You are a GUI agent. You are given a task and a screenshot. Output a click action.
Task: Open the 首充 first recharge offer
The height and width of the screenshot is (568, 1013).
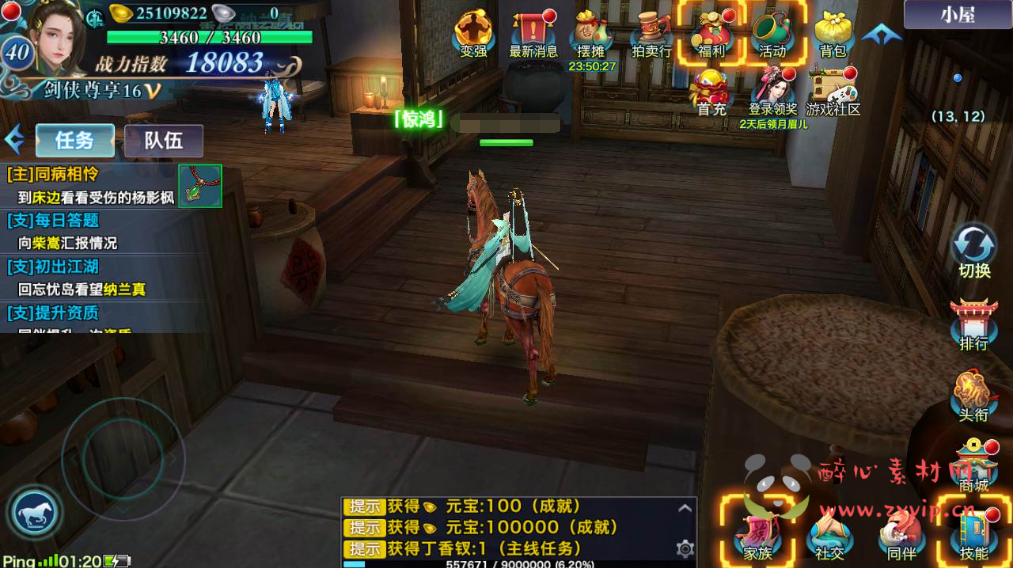(712, 92)
